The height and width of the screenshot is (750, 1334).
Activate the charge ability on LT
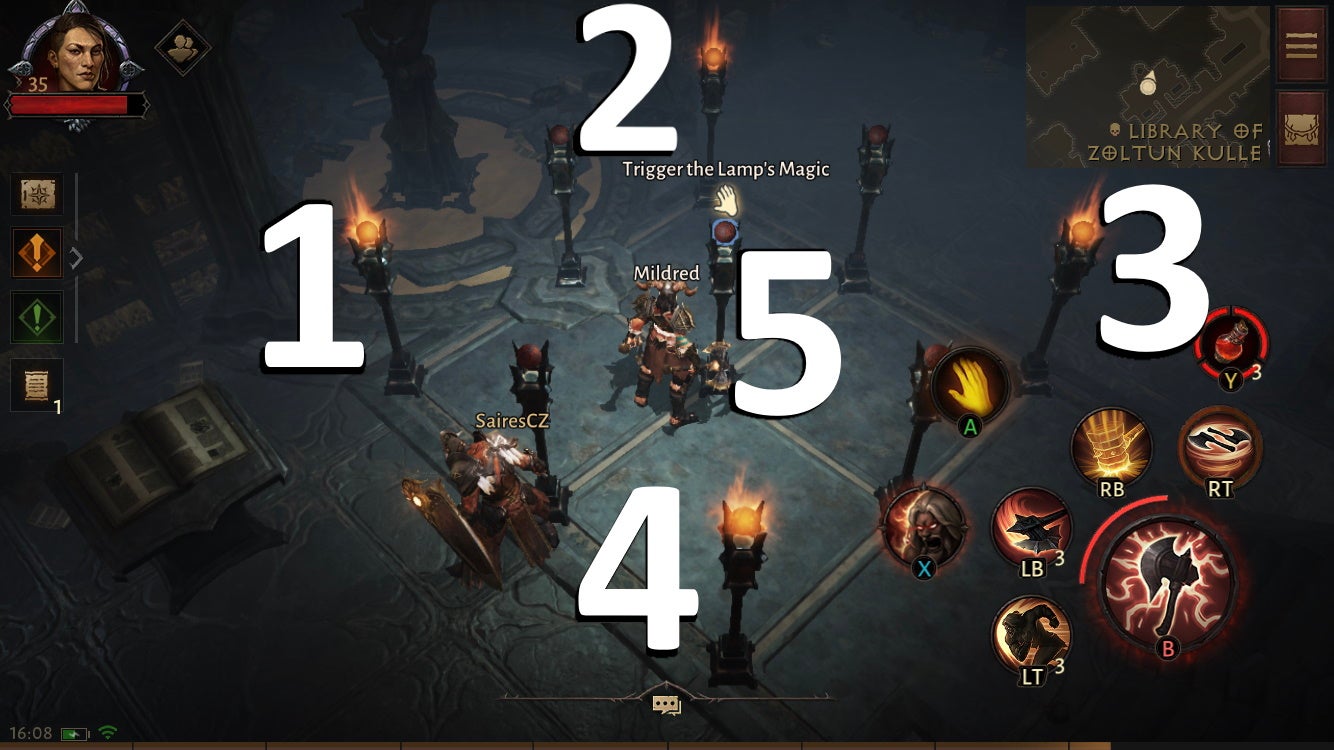1030,632
